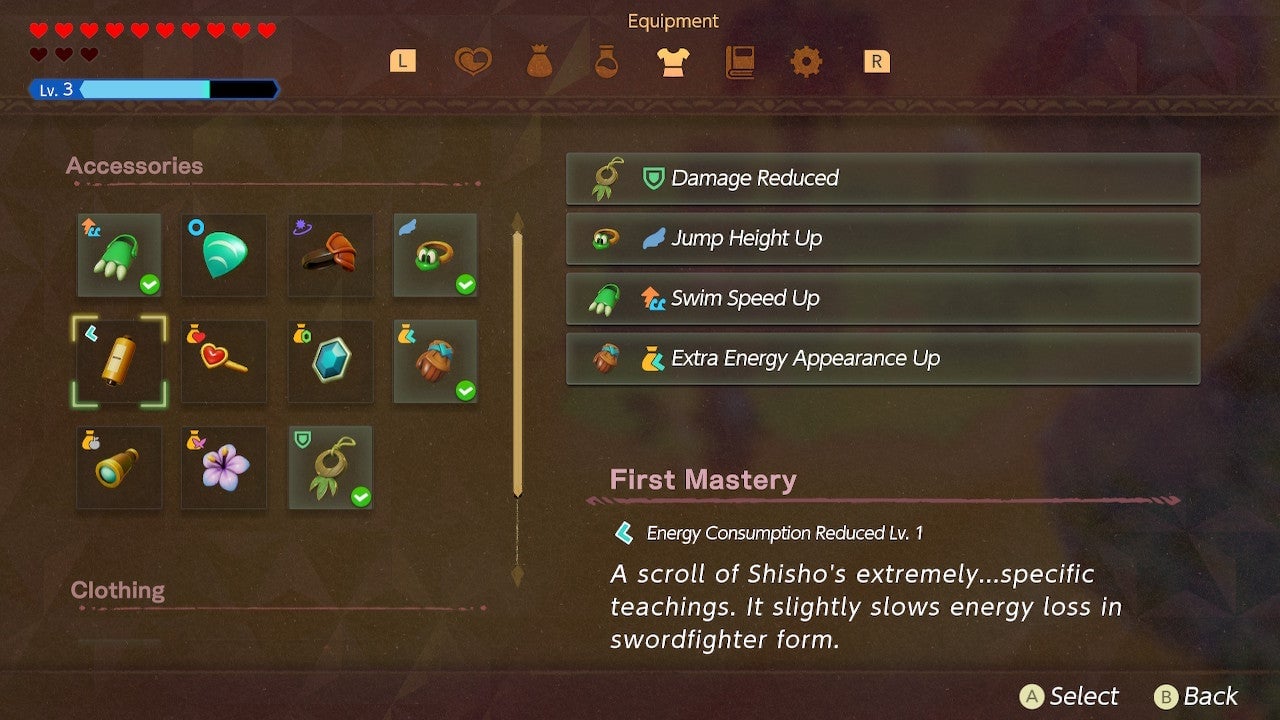Select the purple flower accessory
This screenshot has height=720, width=1280.
223,468
